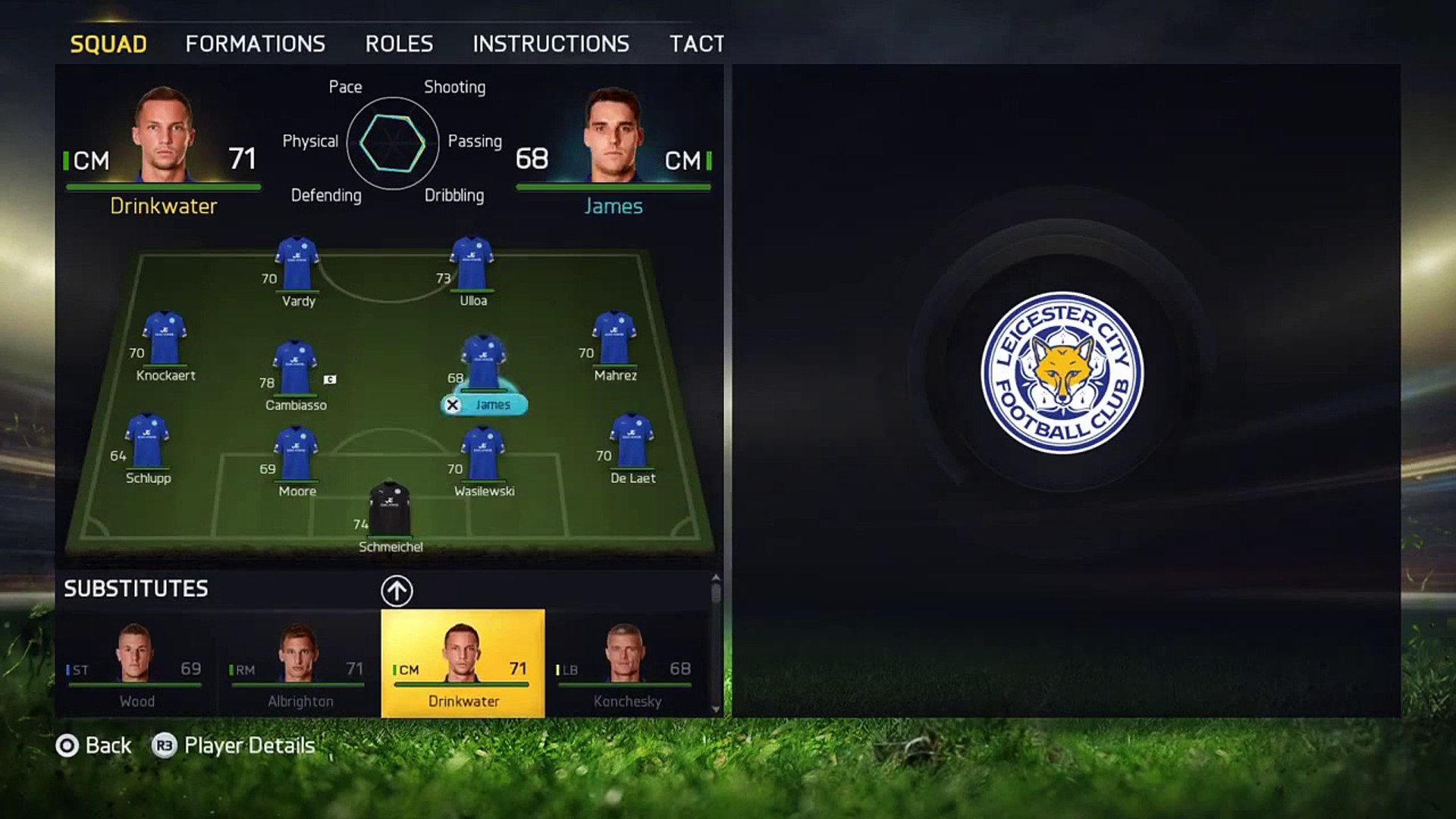This screenshot has height=819, width=1456.
Task: Select substitute Albrighton
Action: [x=300, y=664]
